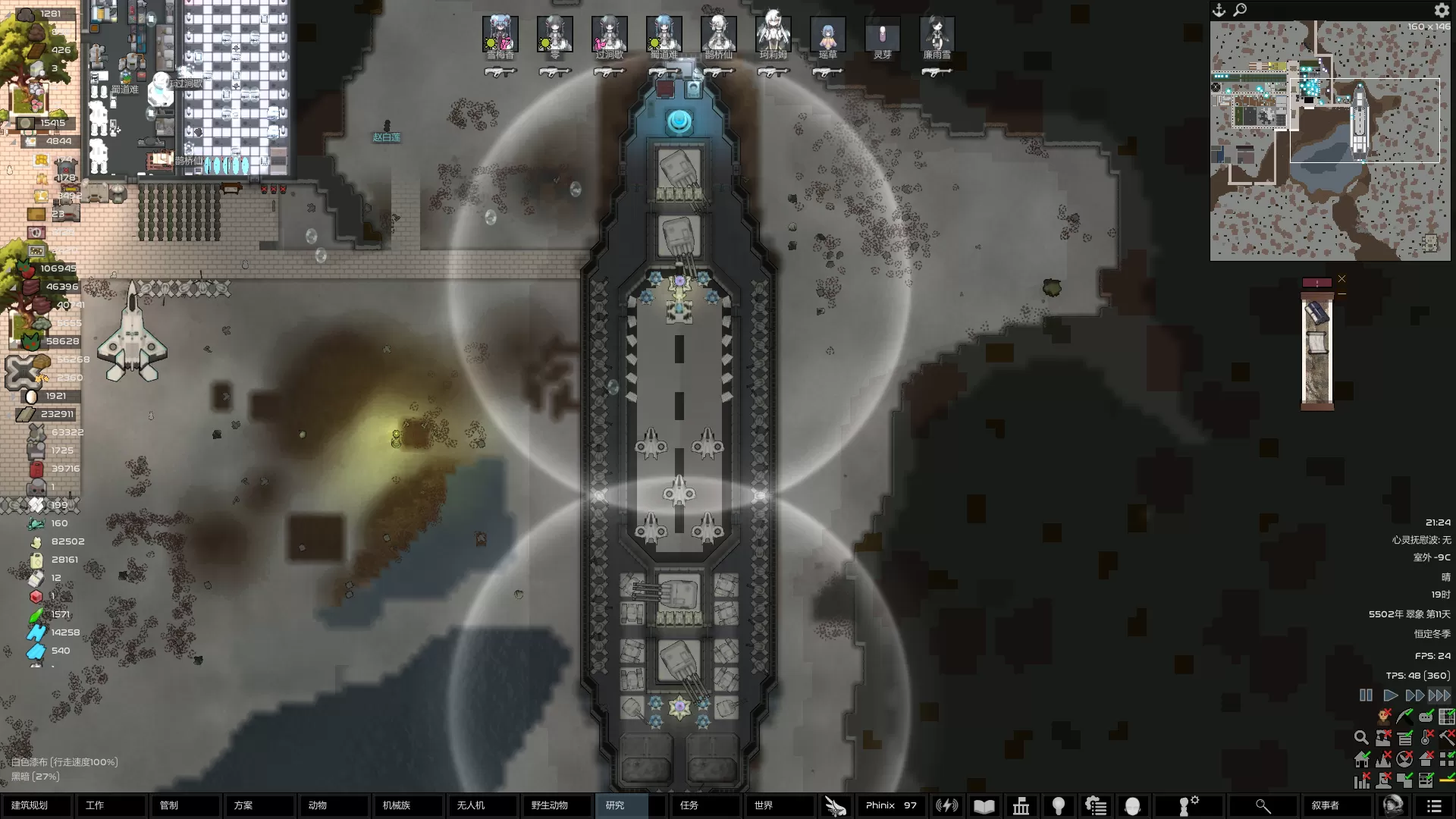Click the minimap magnifier icon
The height and width of the screenshot is (819, 1456).
(1240, 10)
